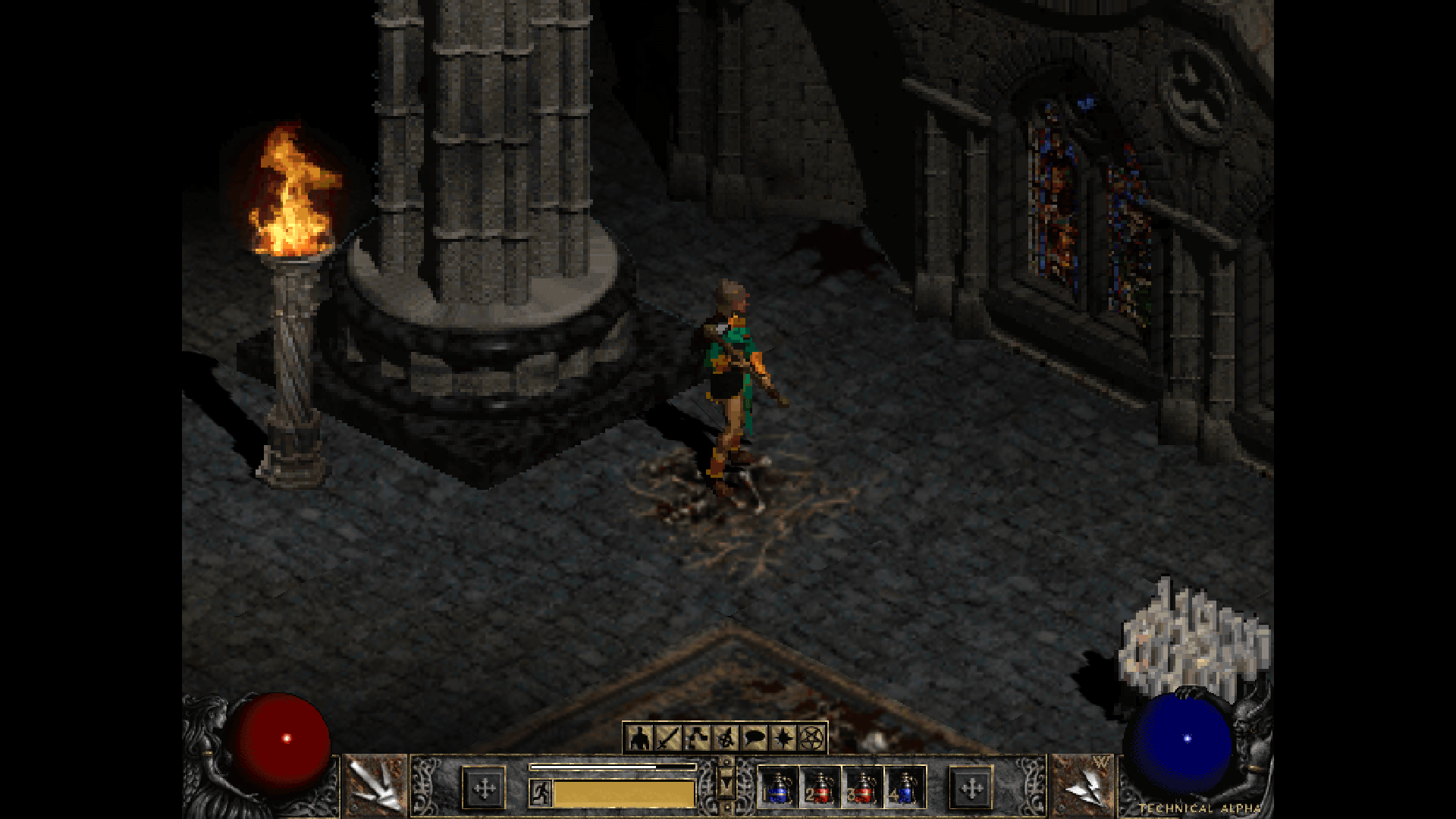Use the blue mana potion in belt slot 4
The width and height of the screenshot is (1456, 819).
click(905, 789)
